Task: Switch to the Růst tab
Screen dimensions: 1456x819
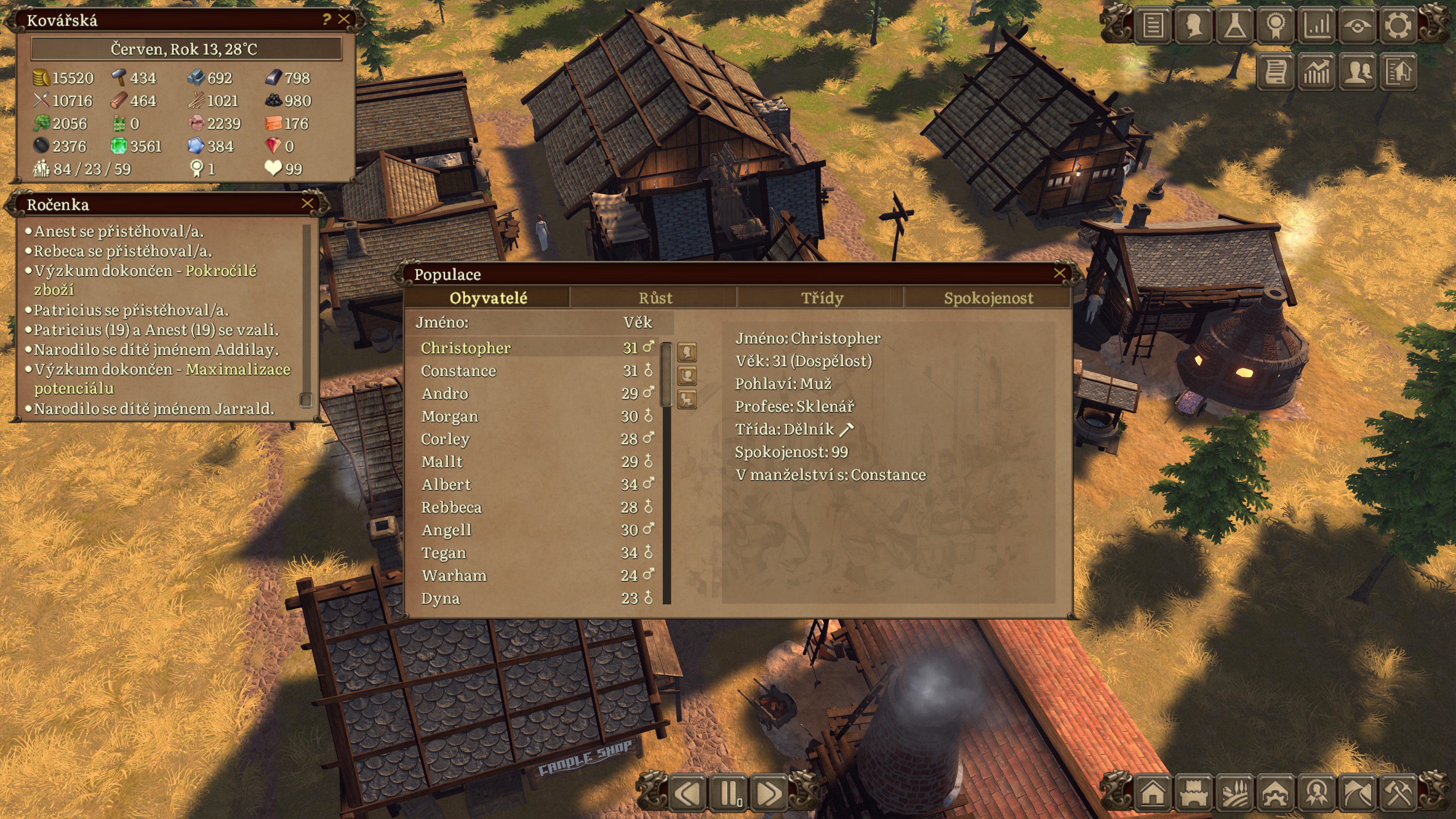Action: pyautogui.click(x=655, y=298)
